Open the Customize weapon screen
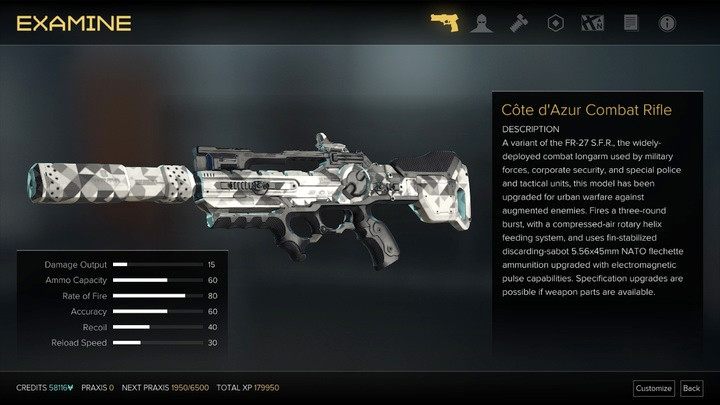The image size is (720, 405). click(653, 388)
